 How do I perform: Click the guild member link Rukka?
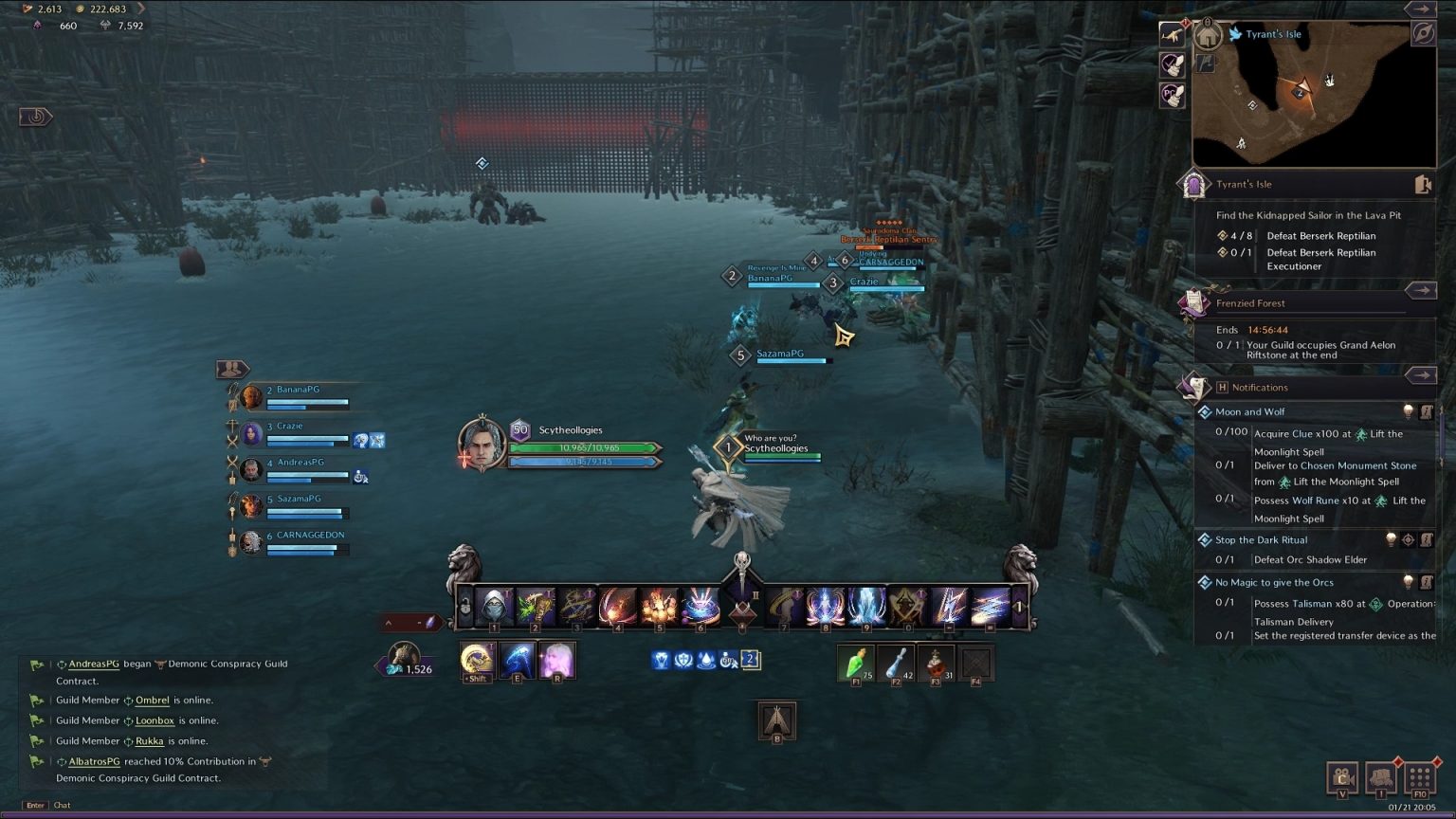pos(149,740)
